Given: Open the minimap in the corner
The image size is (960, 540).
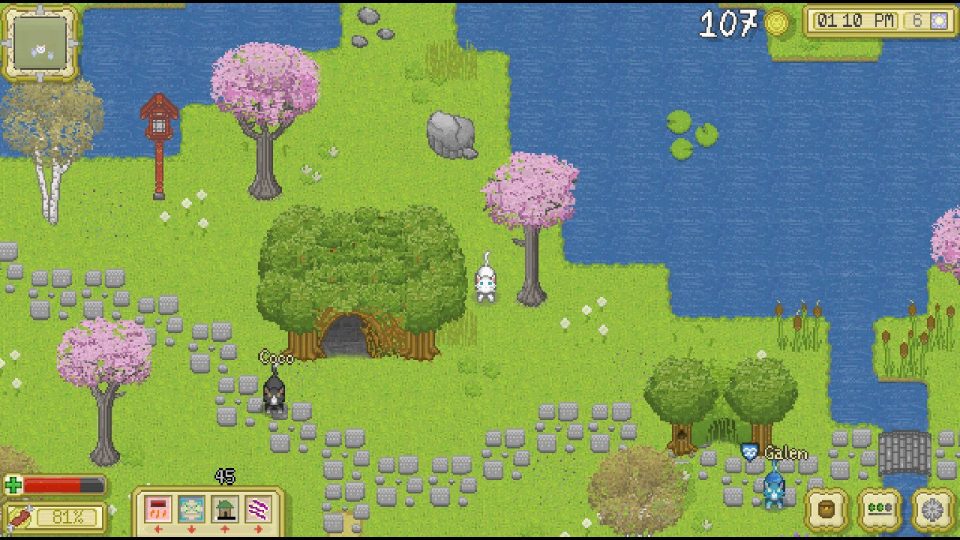Looking at the screenshot, I should tap(40, 43).
